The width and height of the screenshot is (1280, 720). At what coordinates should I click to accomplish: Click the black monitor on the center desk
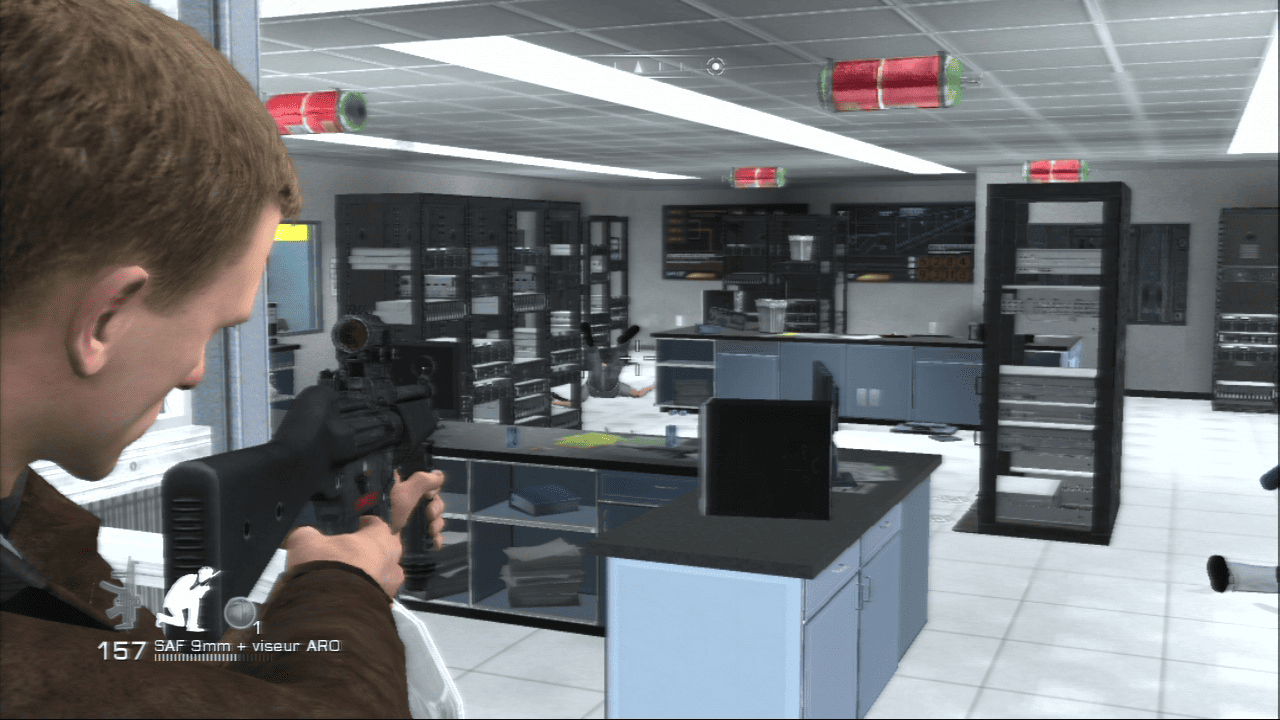point(768,460)
